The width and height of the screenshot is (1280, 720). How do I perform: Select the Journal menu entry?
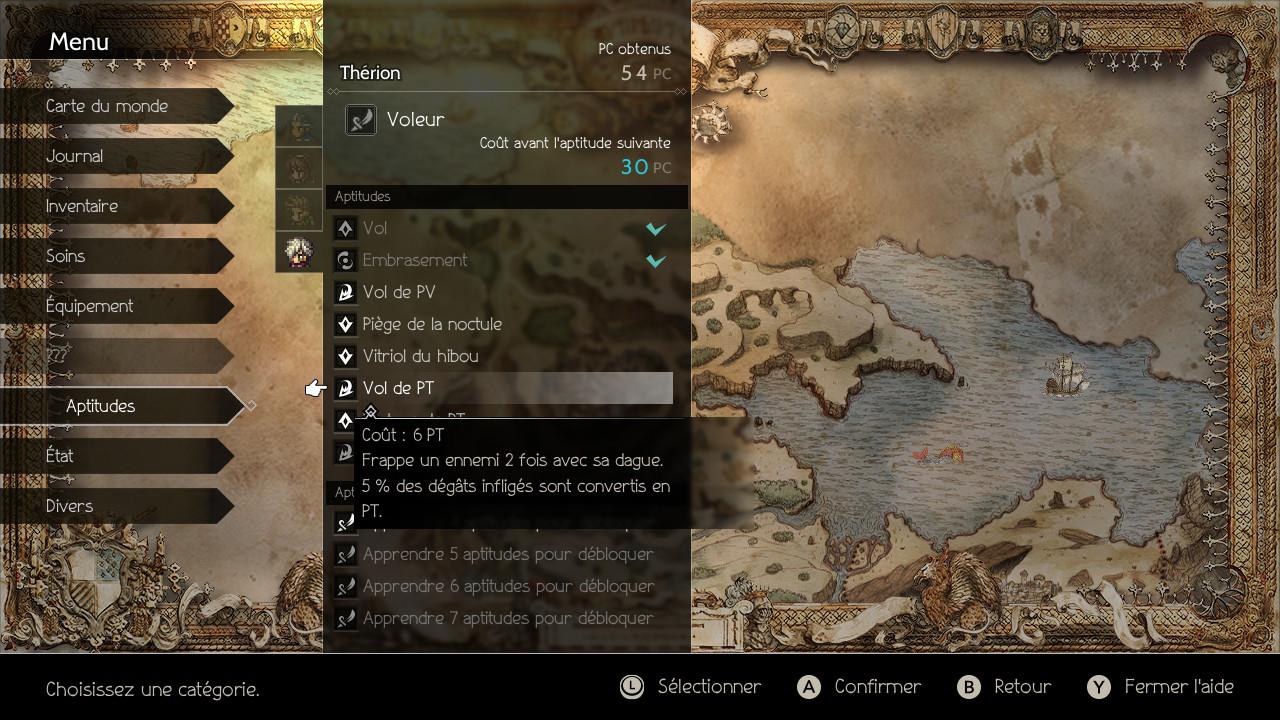click(75, 156)
